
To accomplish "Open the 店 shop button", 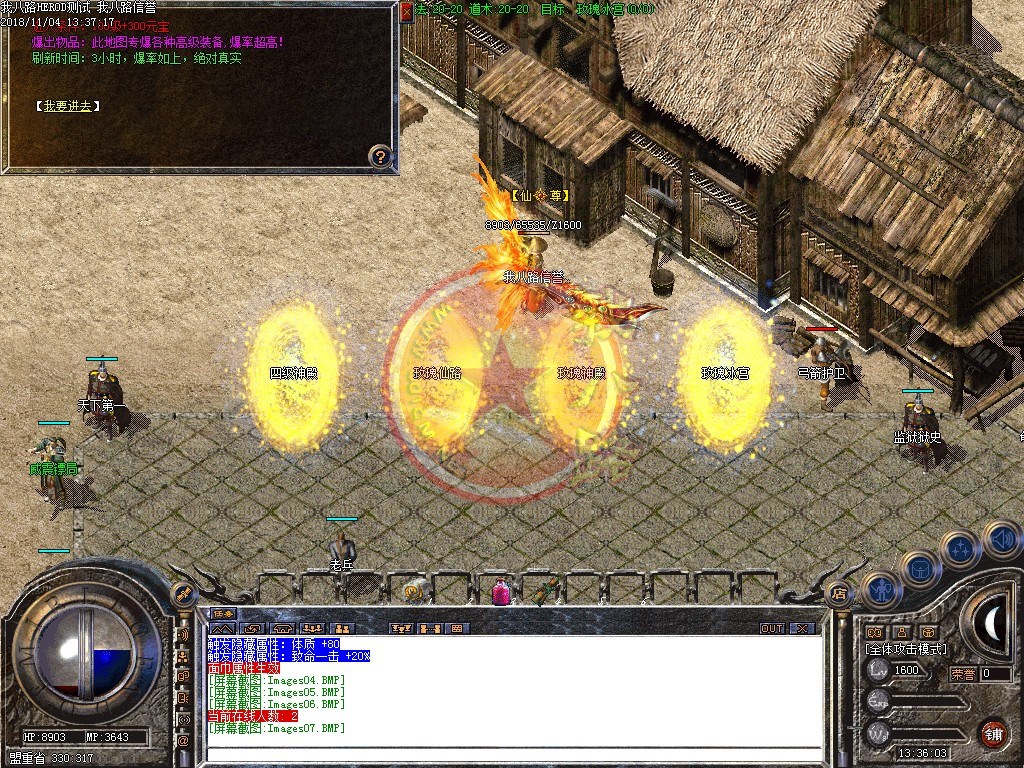I will click(x=839, y=592).
